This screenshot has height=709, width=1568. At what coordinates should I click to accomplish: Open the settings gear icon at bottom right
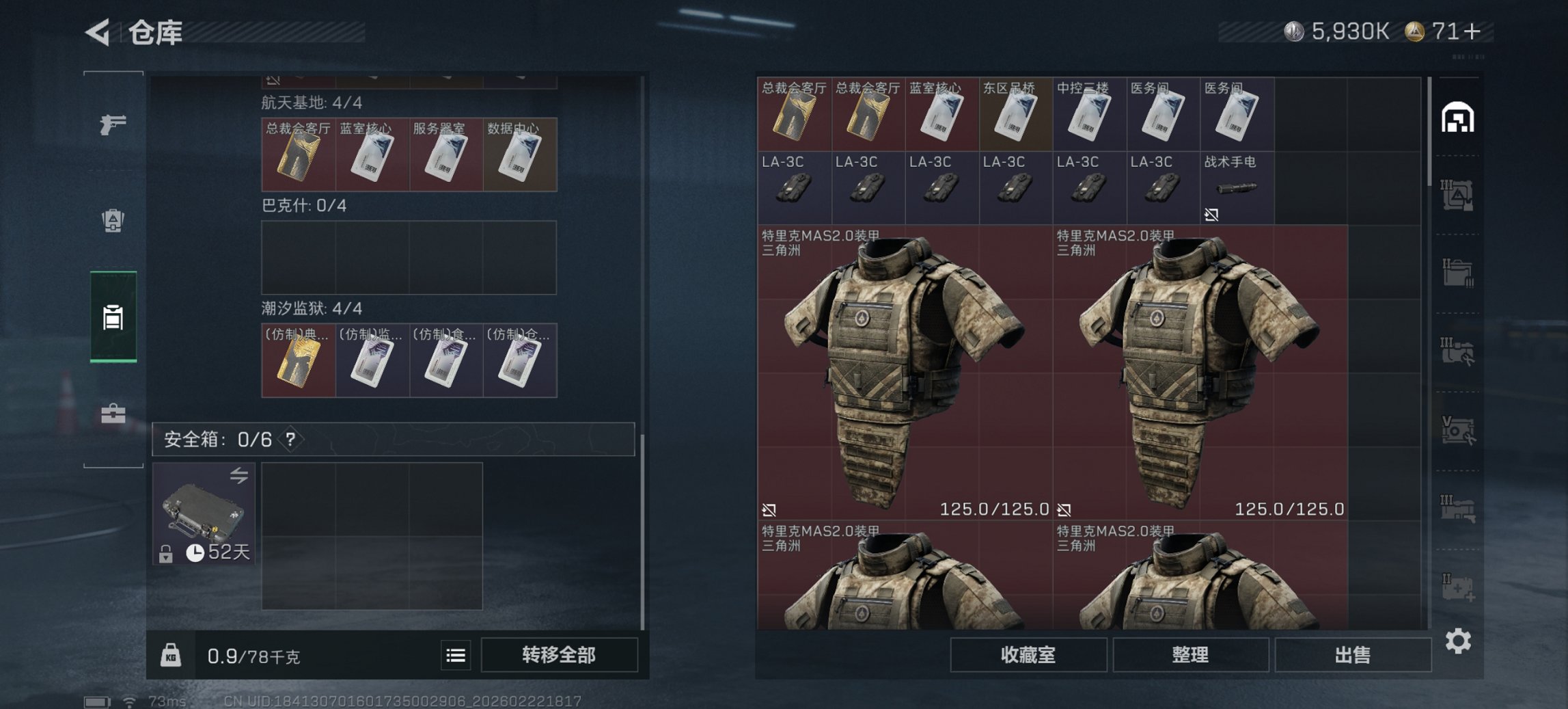click(1459, 641)
